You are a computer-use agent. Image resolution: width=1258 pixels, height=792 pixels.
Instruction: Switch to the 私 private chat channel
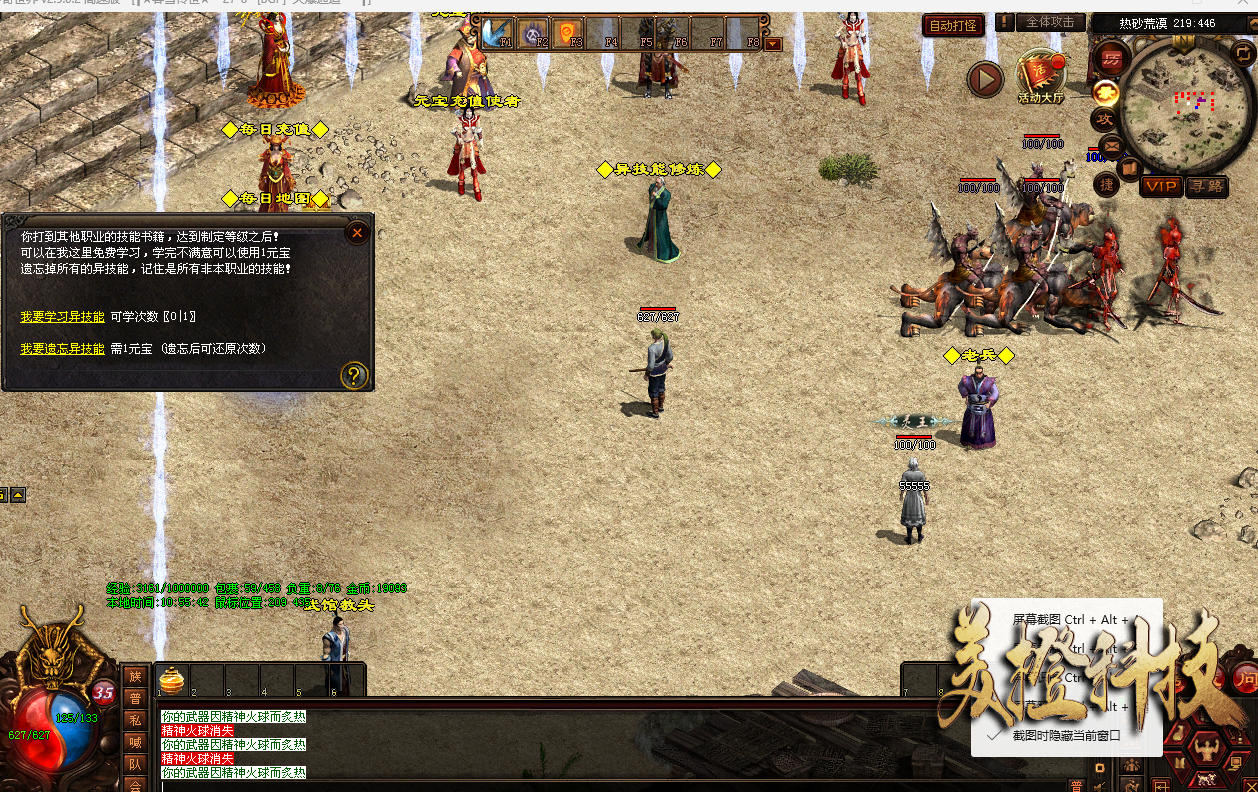(134, 720)
